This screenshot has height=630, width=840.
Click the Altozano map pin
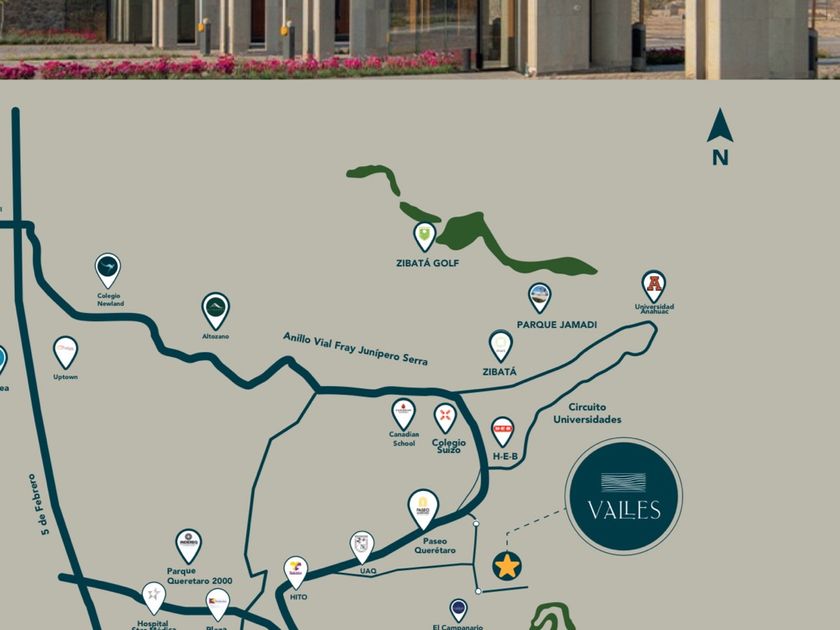[215, 310]
